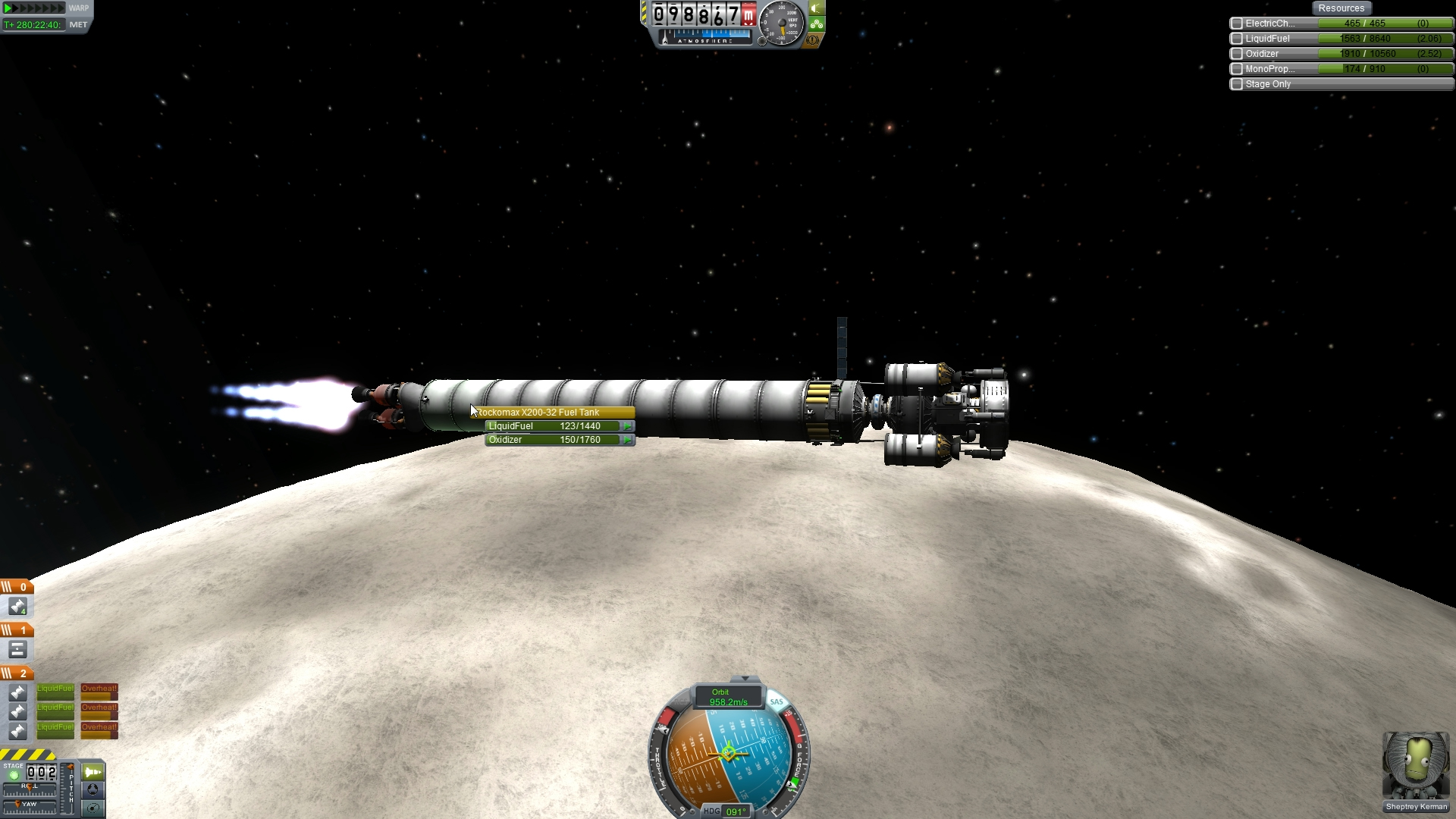Image resolution: width=1456 pixels, height=819 pixels.
Task: Toggle the landing gear button
Action: coord(816,24)
